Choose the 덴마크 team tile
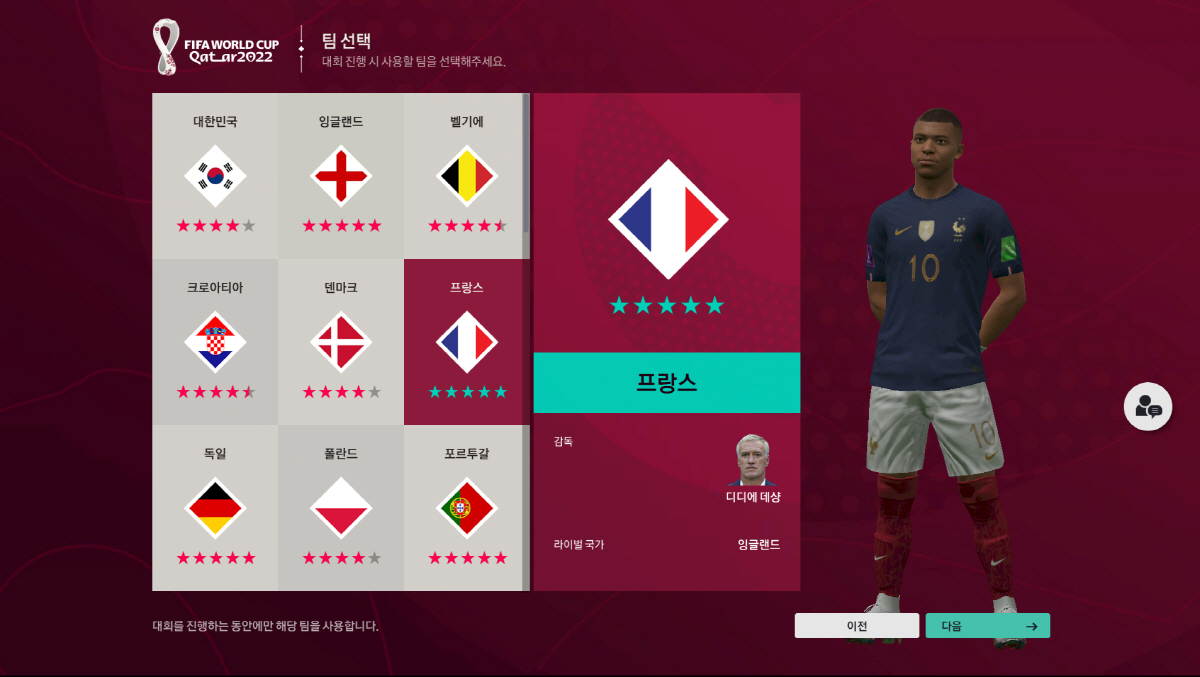1200x677 pixels. point(341,342)
